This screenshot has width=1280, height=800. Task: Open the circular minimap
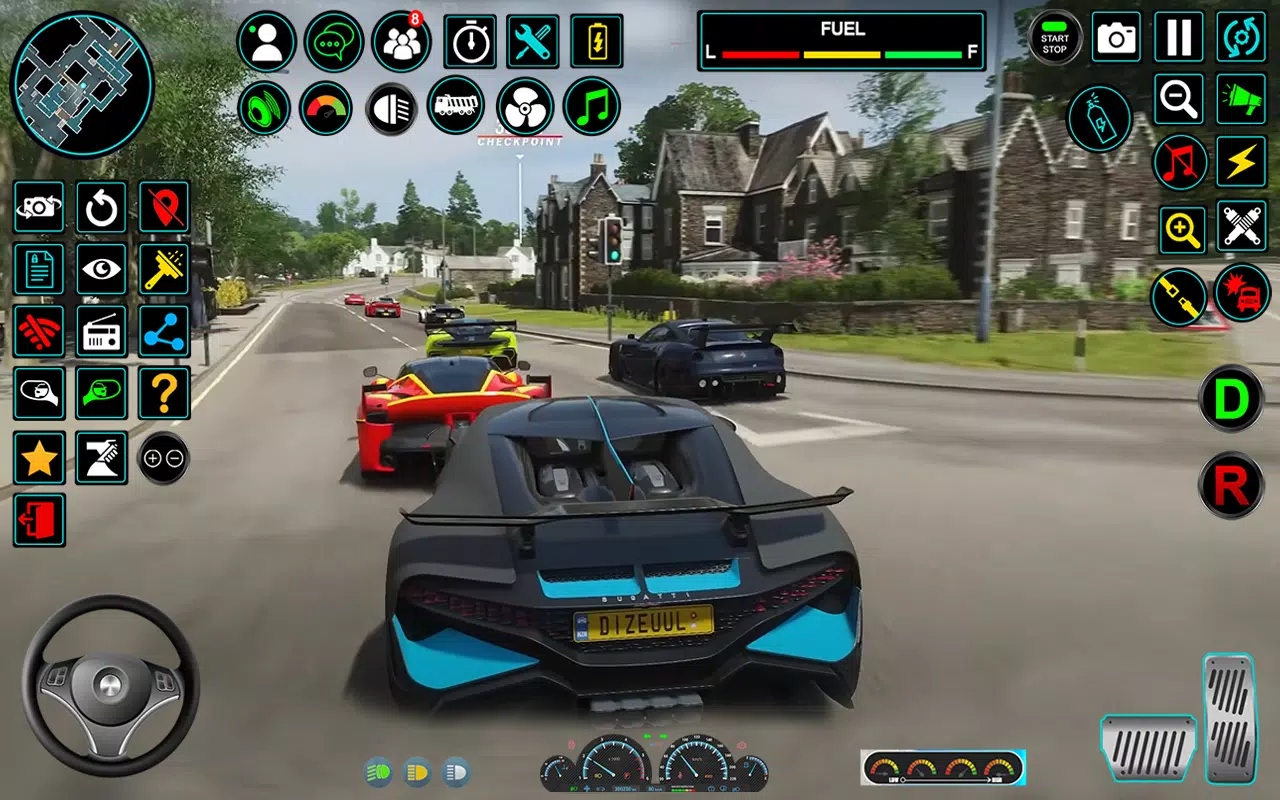(82, 84)
